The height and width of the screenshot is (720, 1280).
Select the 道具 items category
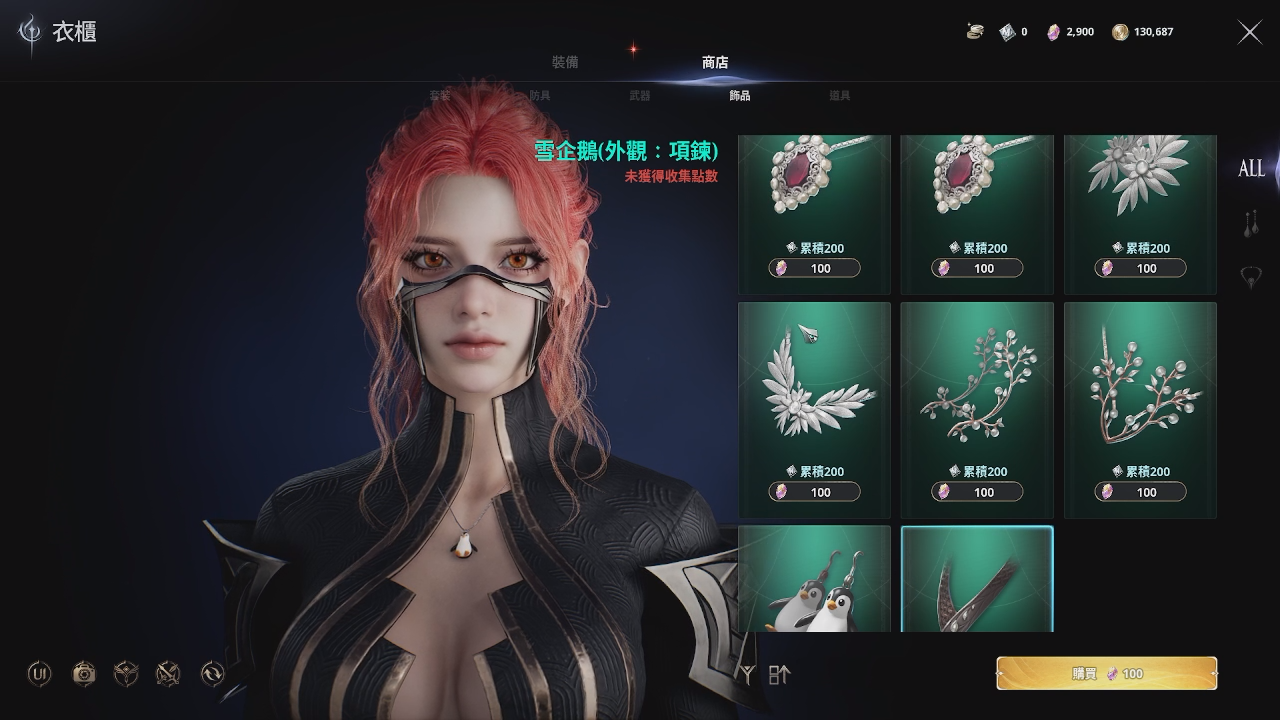point(840,96)
